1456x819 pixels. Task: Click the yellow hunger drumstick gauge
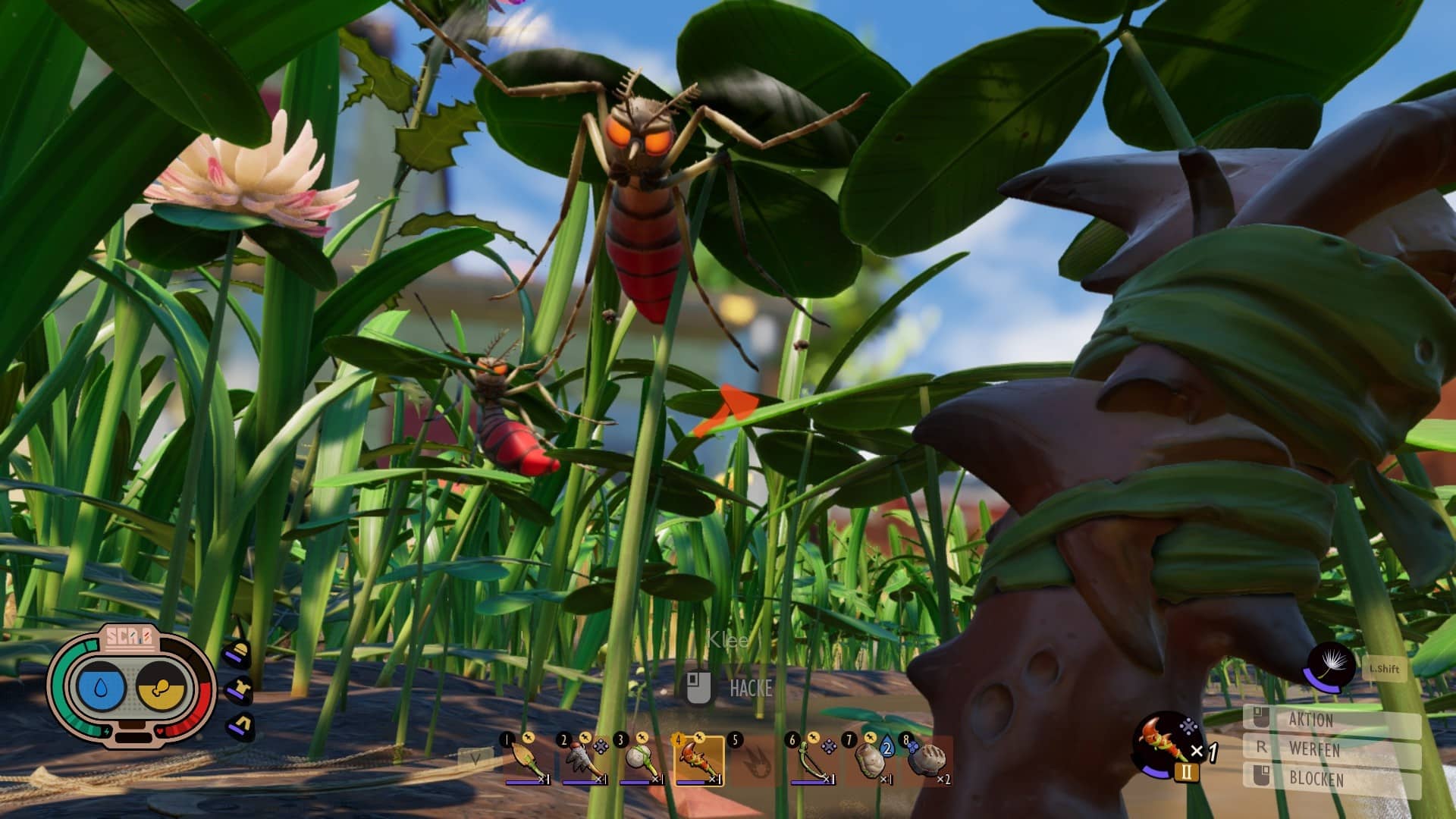coord(161,687)
